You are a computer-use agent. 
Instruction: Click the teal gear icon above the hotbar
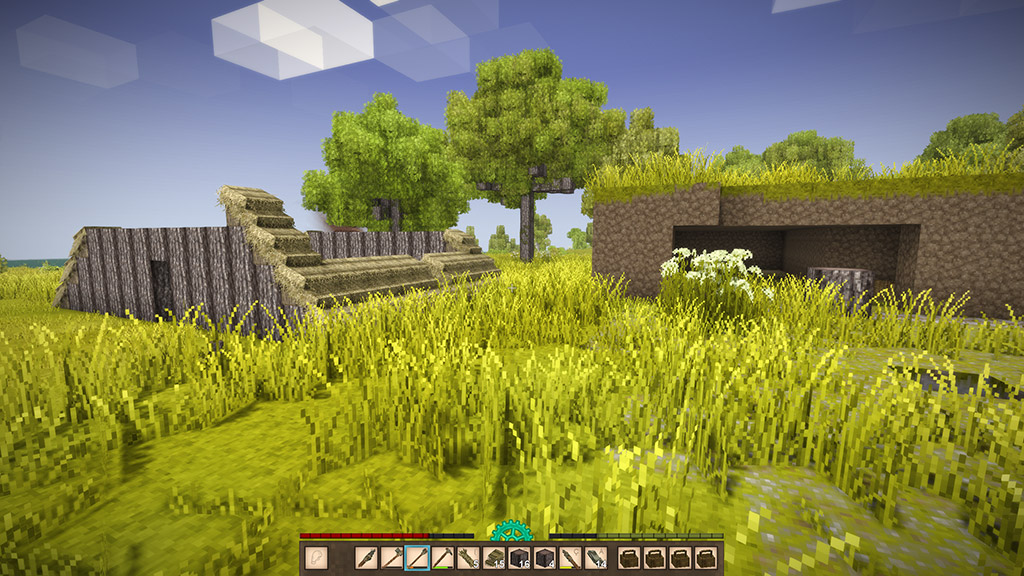pyautogui.click(x=511, y=532)
